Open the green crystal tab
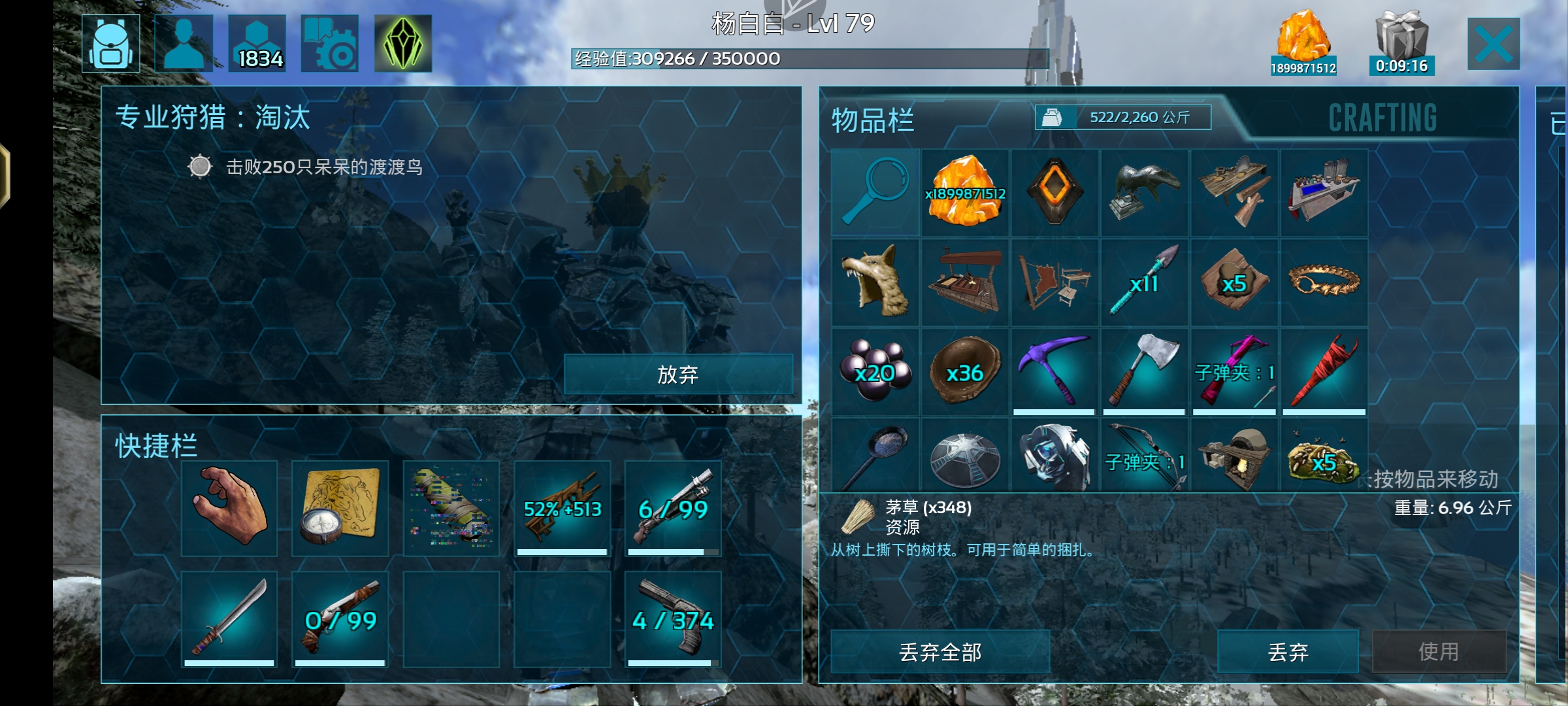This screenshot has height=706, width=1568. click(402, 44)
